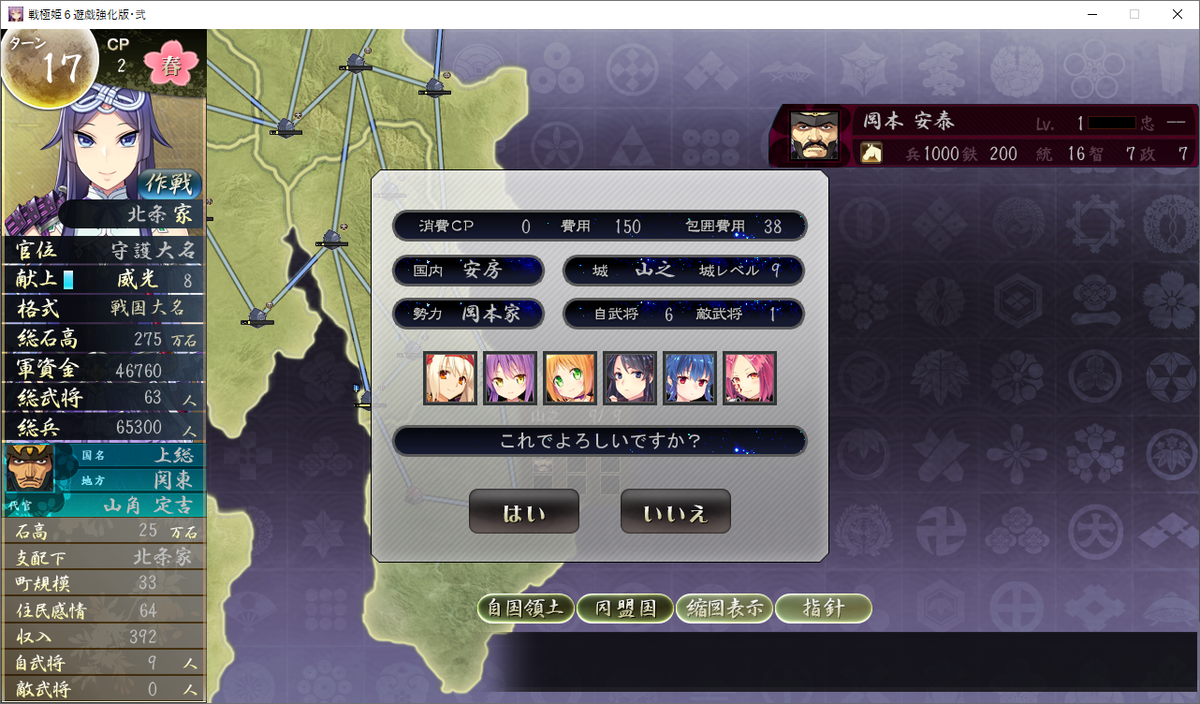Click the 山角 定吉 magistrate portrait
The width and height of the screenshot is (1200, 704).
[30, 469]
